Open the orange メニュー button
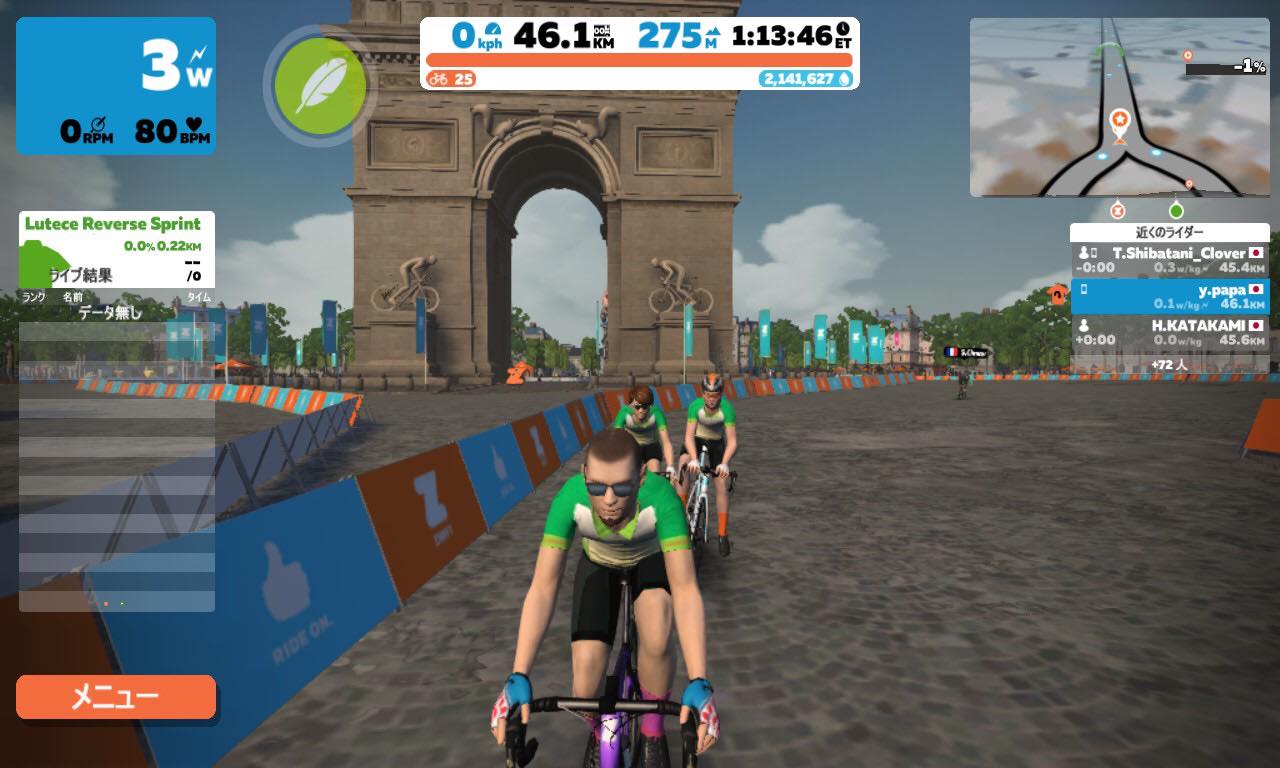 click(116, 697)
